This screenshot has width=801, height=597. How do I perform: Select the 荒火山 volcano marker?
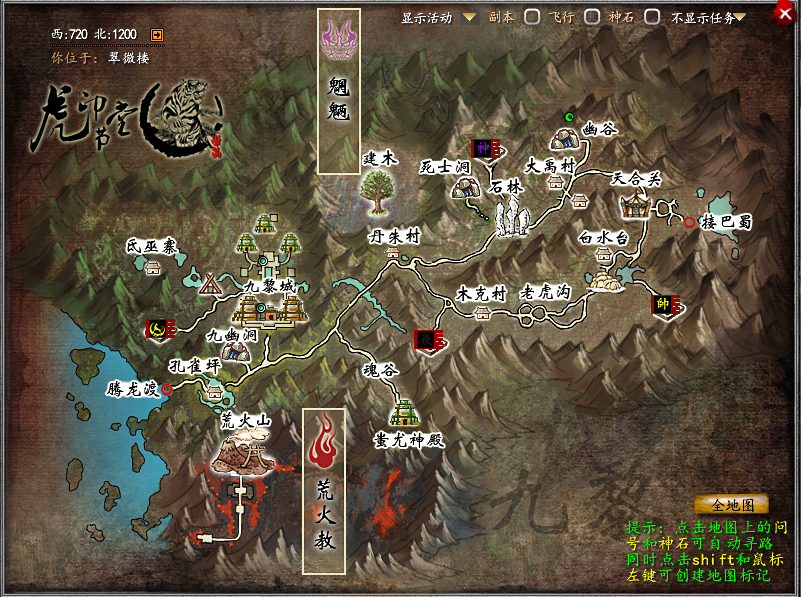244,456
